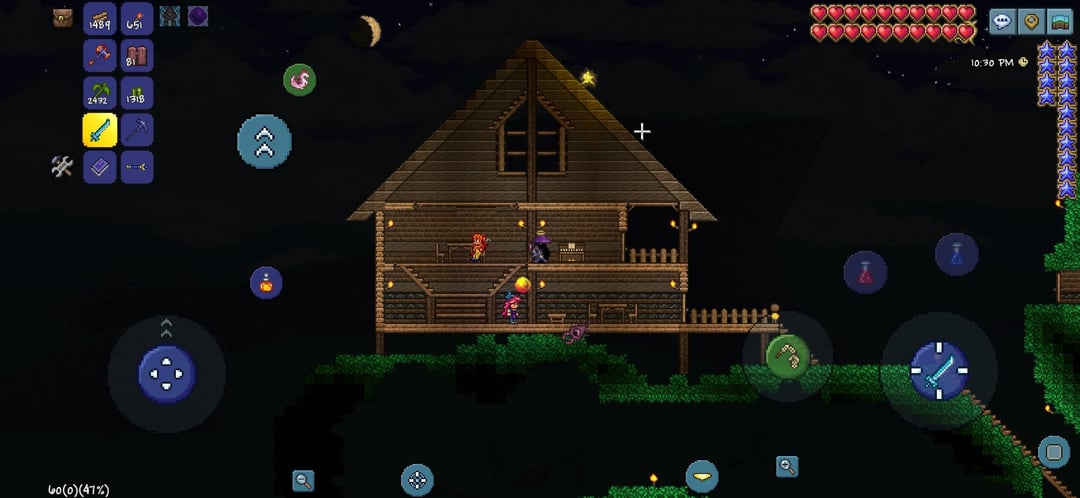This screenshot has width=1080, height=498.
Task: Use the orange quick buff potion button
Action: pos(266,282)
